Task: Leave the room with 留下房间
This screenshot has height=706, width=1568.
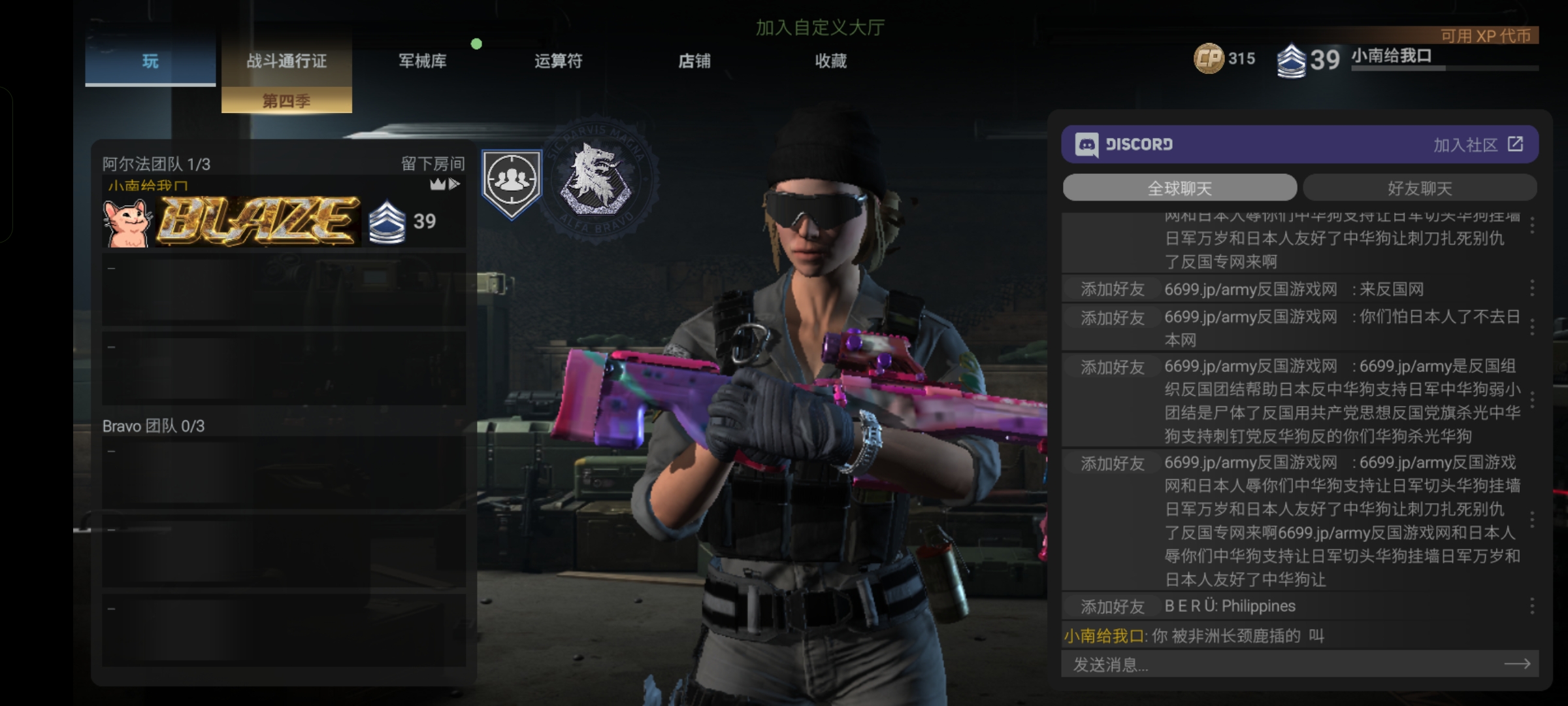Action: (433, 163)
